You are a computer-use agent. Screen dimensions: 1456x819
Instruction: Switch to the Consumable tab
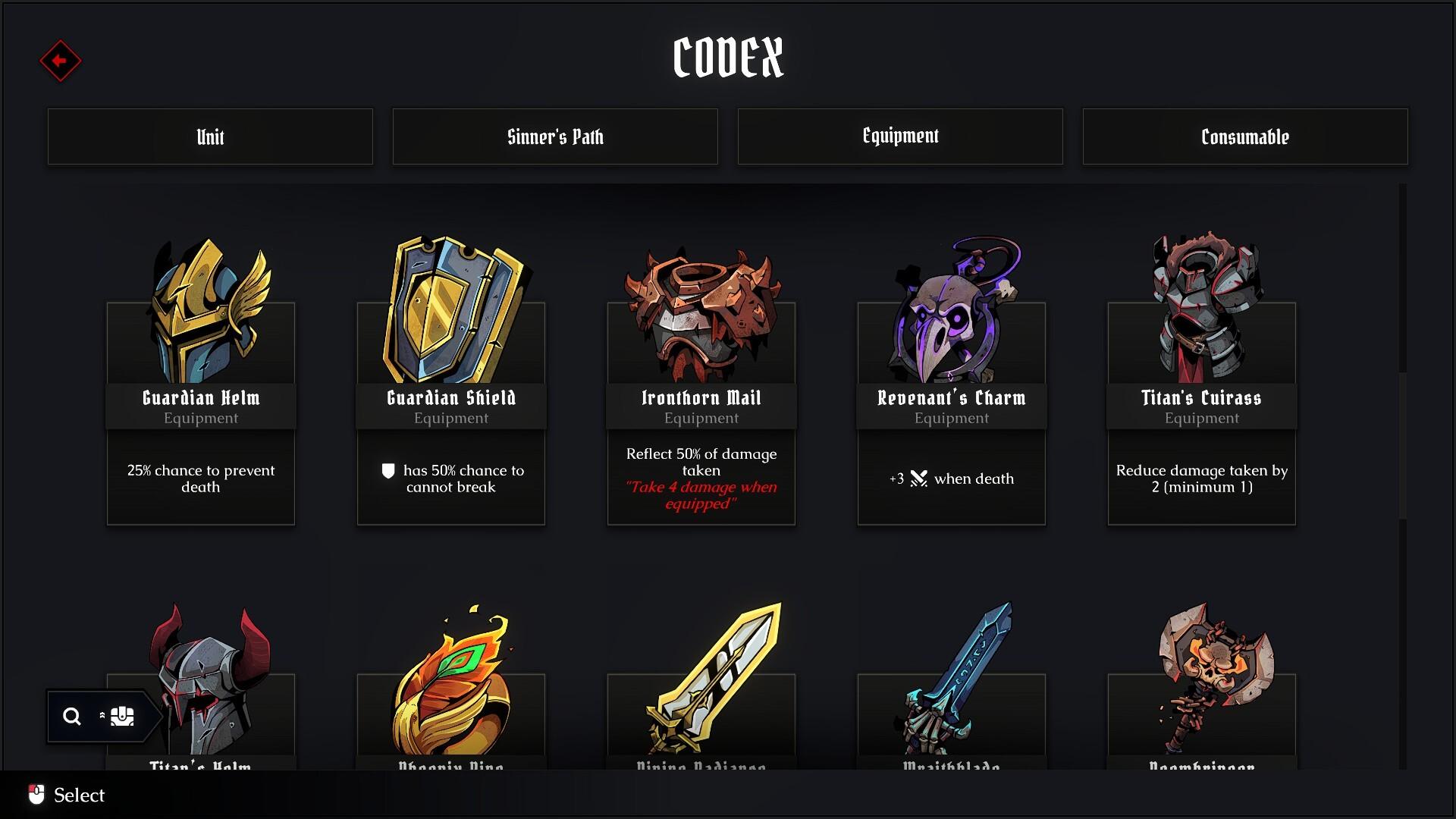pyautogui.click(x=1245, y=136)
